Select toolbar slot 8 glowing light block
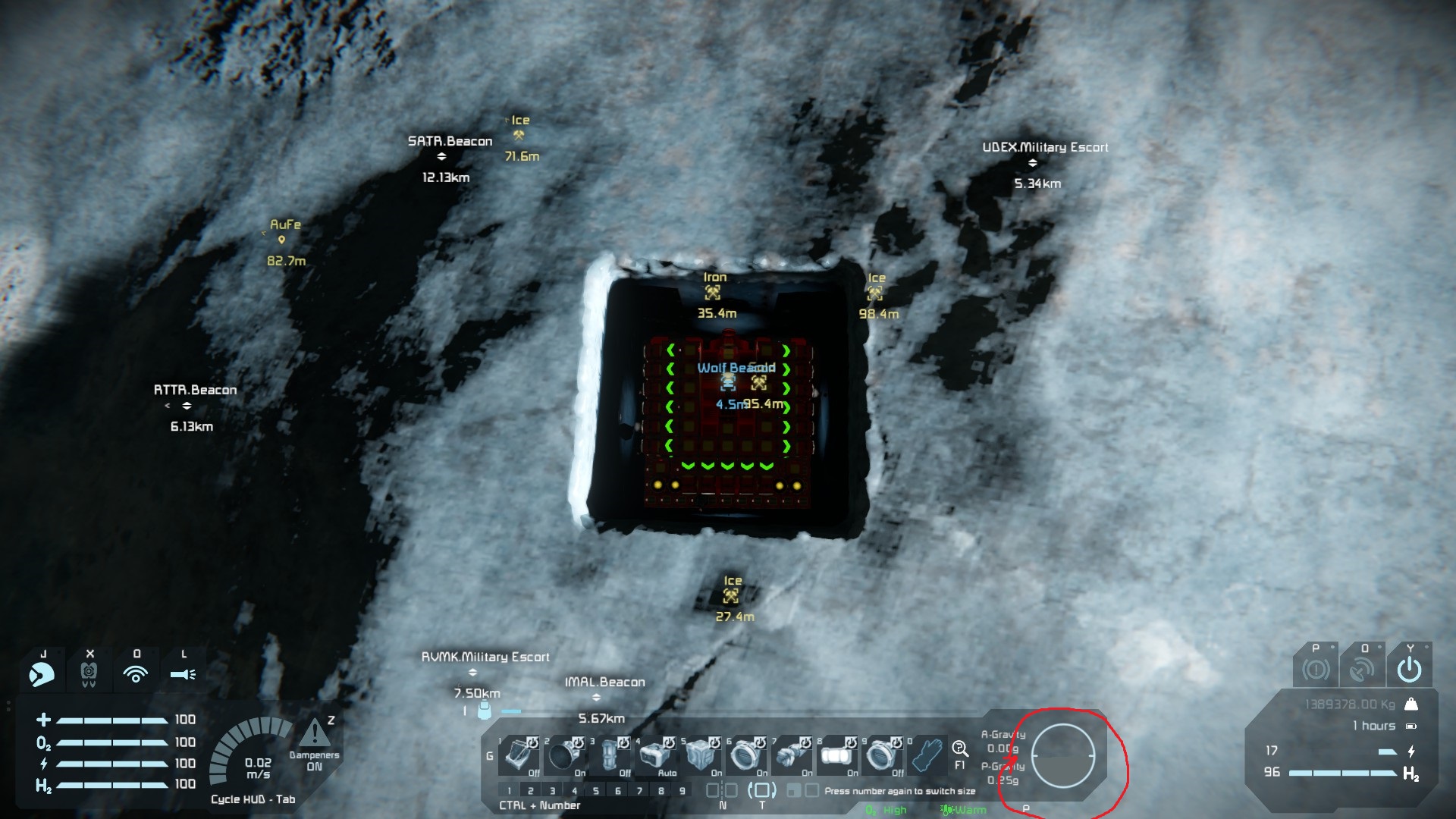Viewport: 1456px width, 819px height. [839, 755]
